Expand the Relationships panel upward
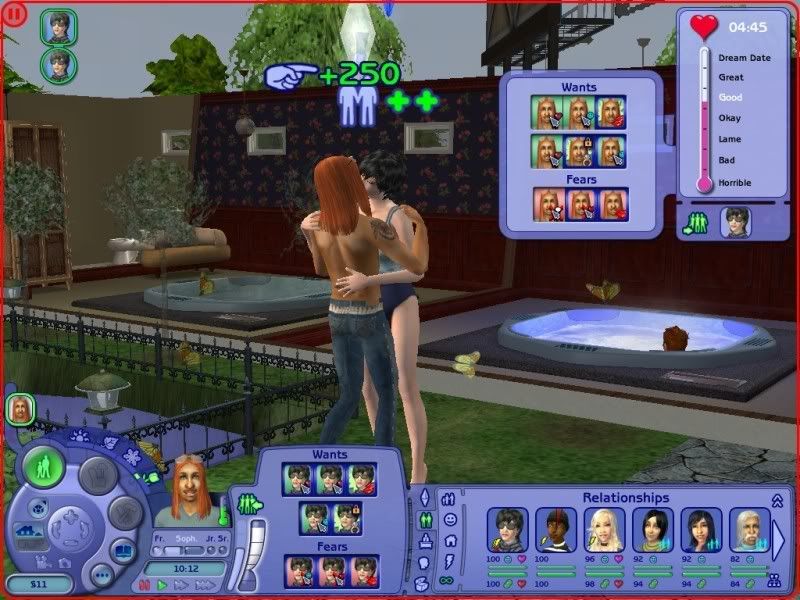Viewport: 800px width, 600px height. tap(777, 501)
